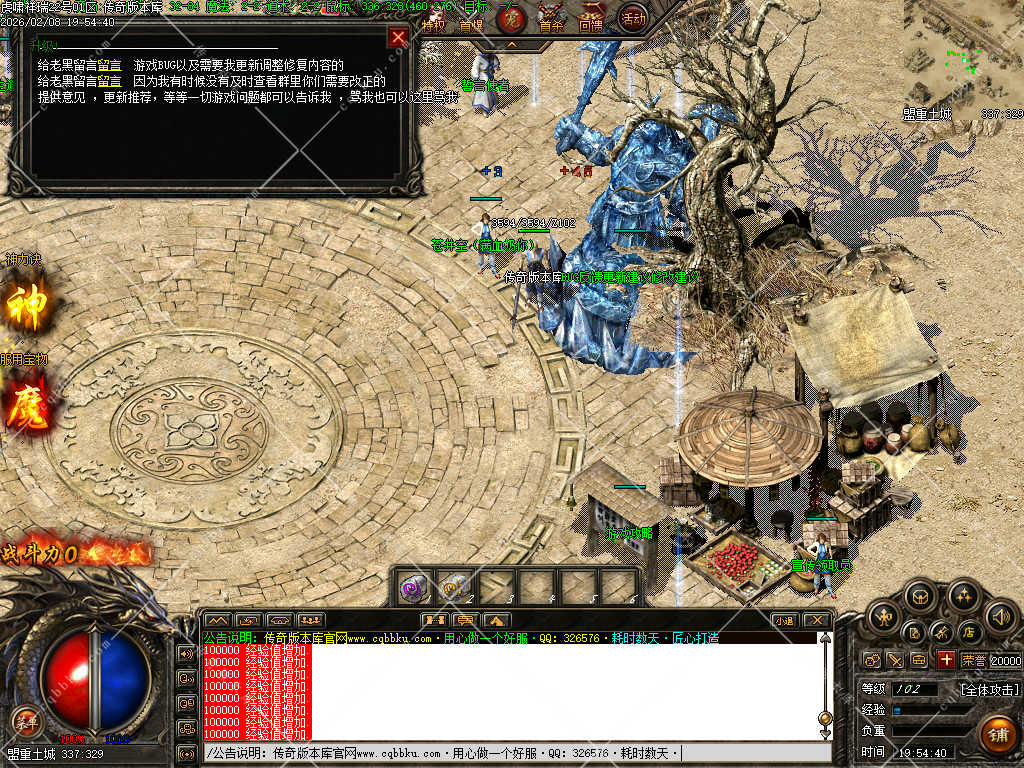Image resolution: width=1024 pixels, height=768 pixels.
Task: Click the 小退 logout button
Action: (783, 620)
